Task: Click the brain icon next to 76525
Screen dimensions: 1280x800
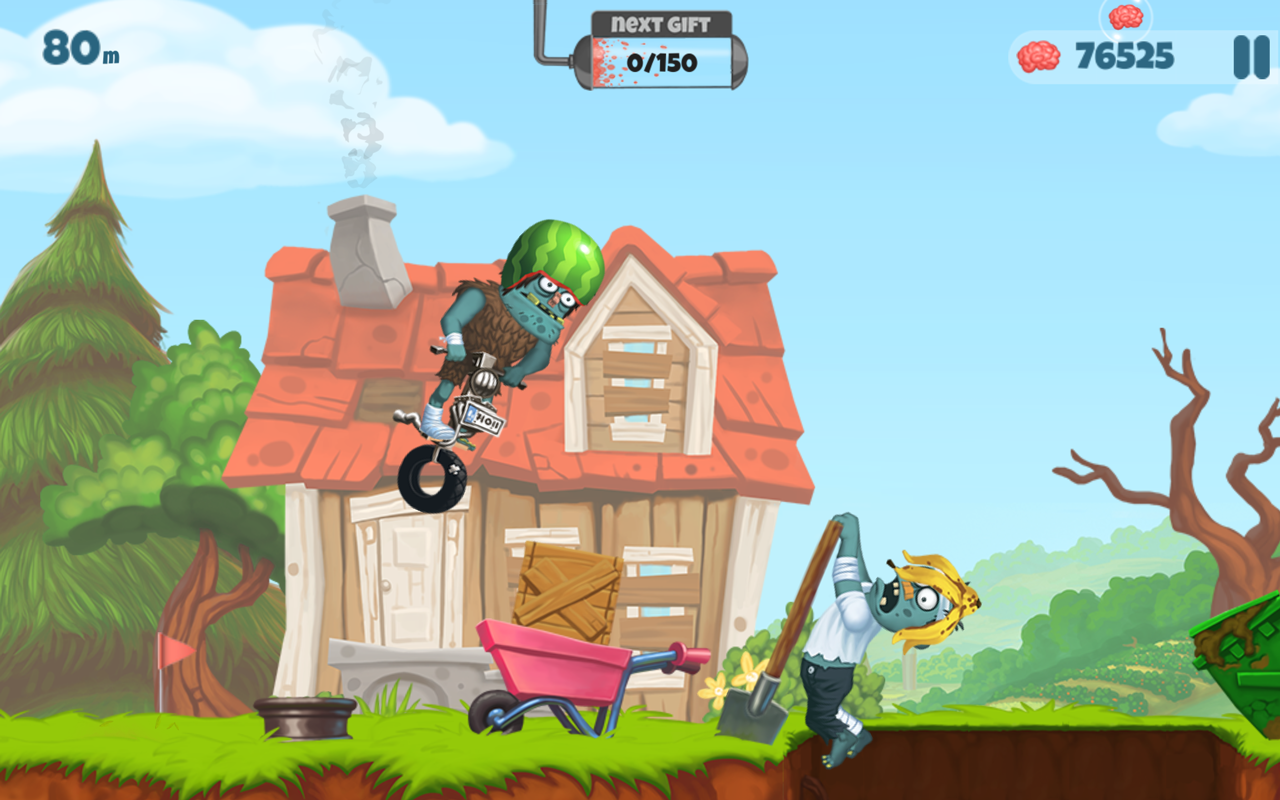Action: (1040, 57)
